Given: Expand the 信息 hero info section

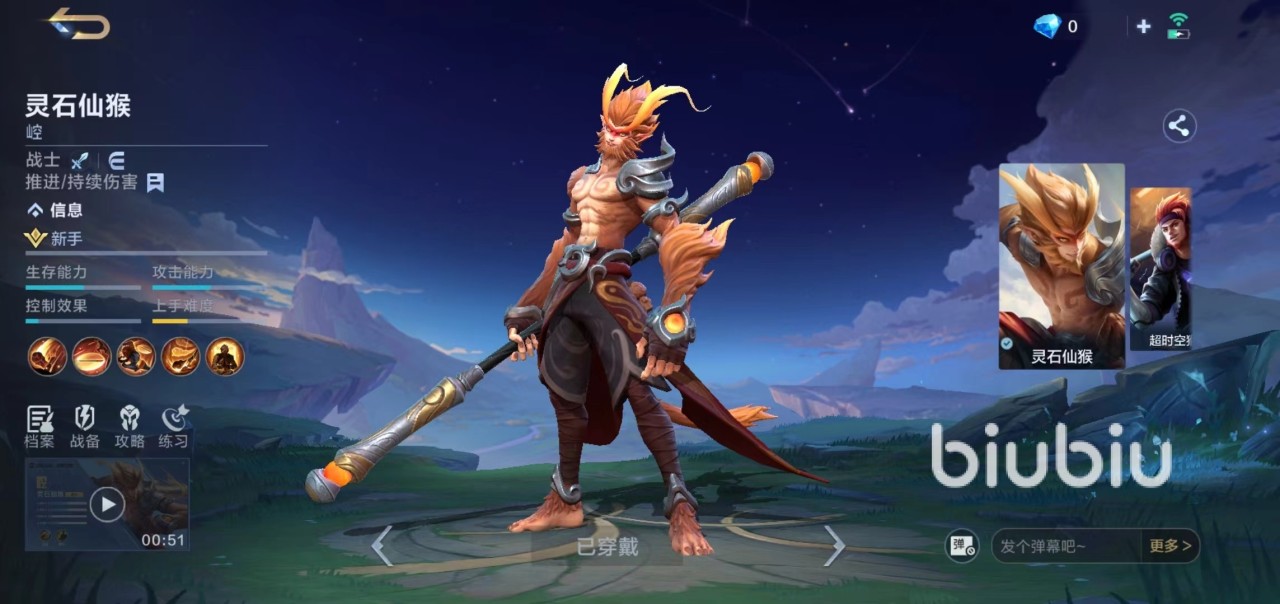Looking at the screenshot, I should pyautogui.click(x=56, y=210).
